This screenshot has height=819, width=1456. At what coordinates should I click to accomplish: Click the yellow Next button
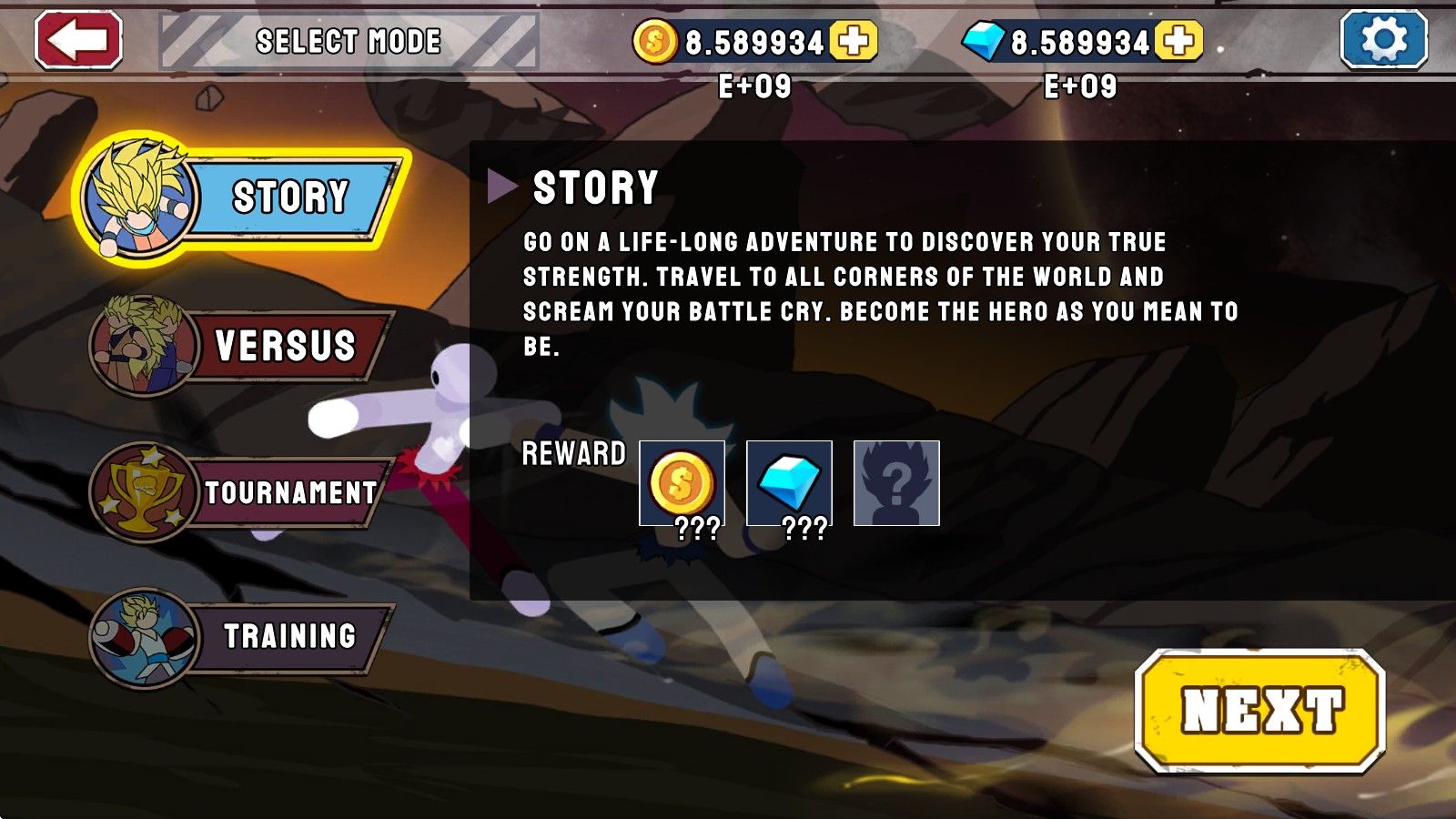tap(1260, 710)
